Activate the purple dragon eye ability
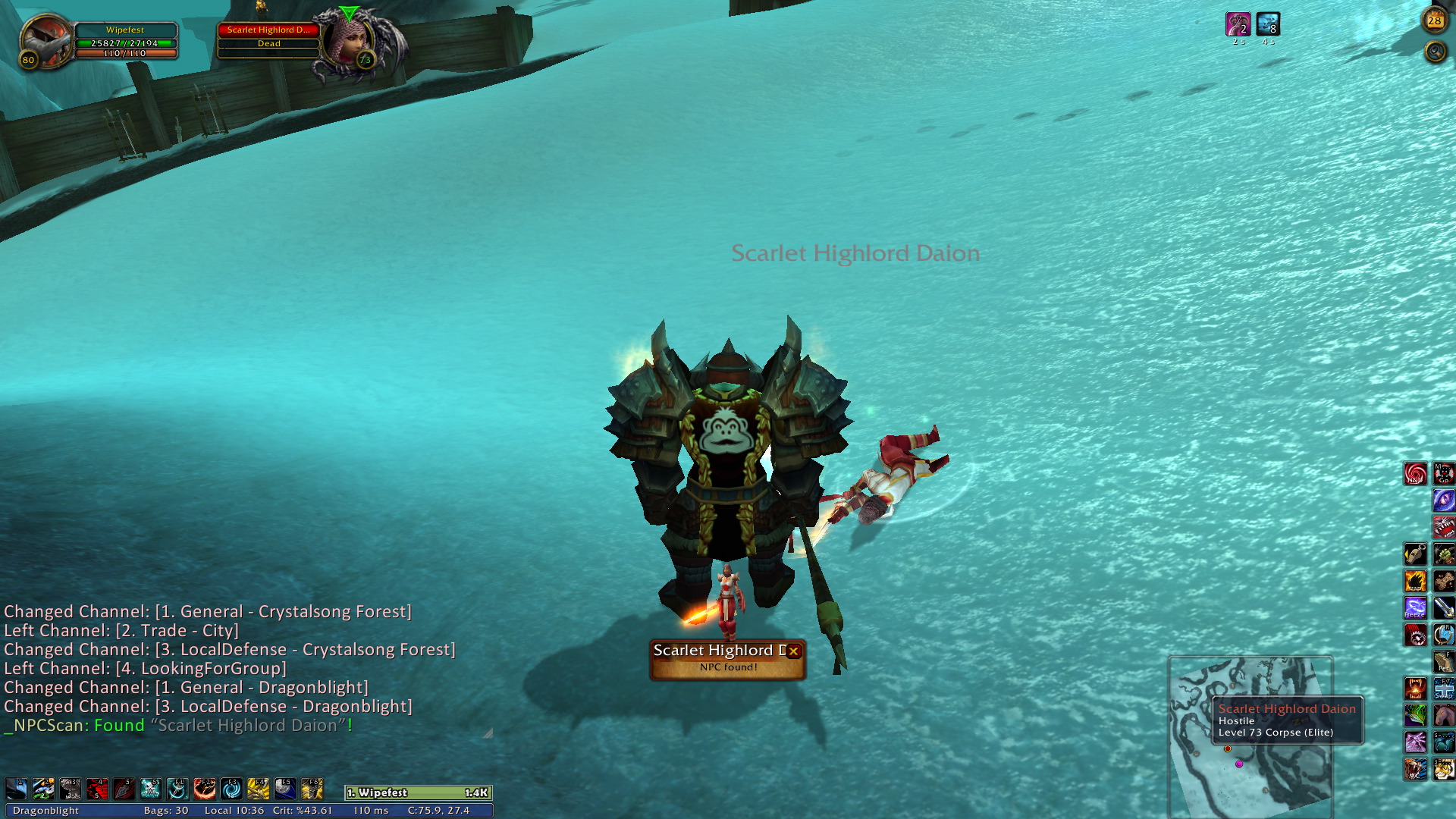The width and height of the screenshot is (1456, 819). 1443,500
